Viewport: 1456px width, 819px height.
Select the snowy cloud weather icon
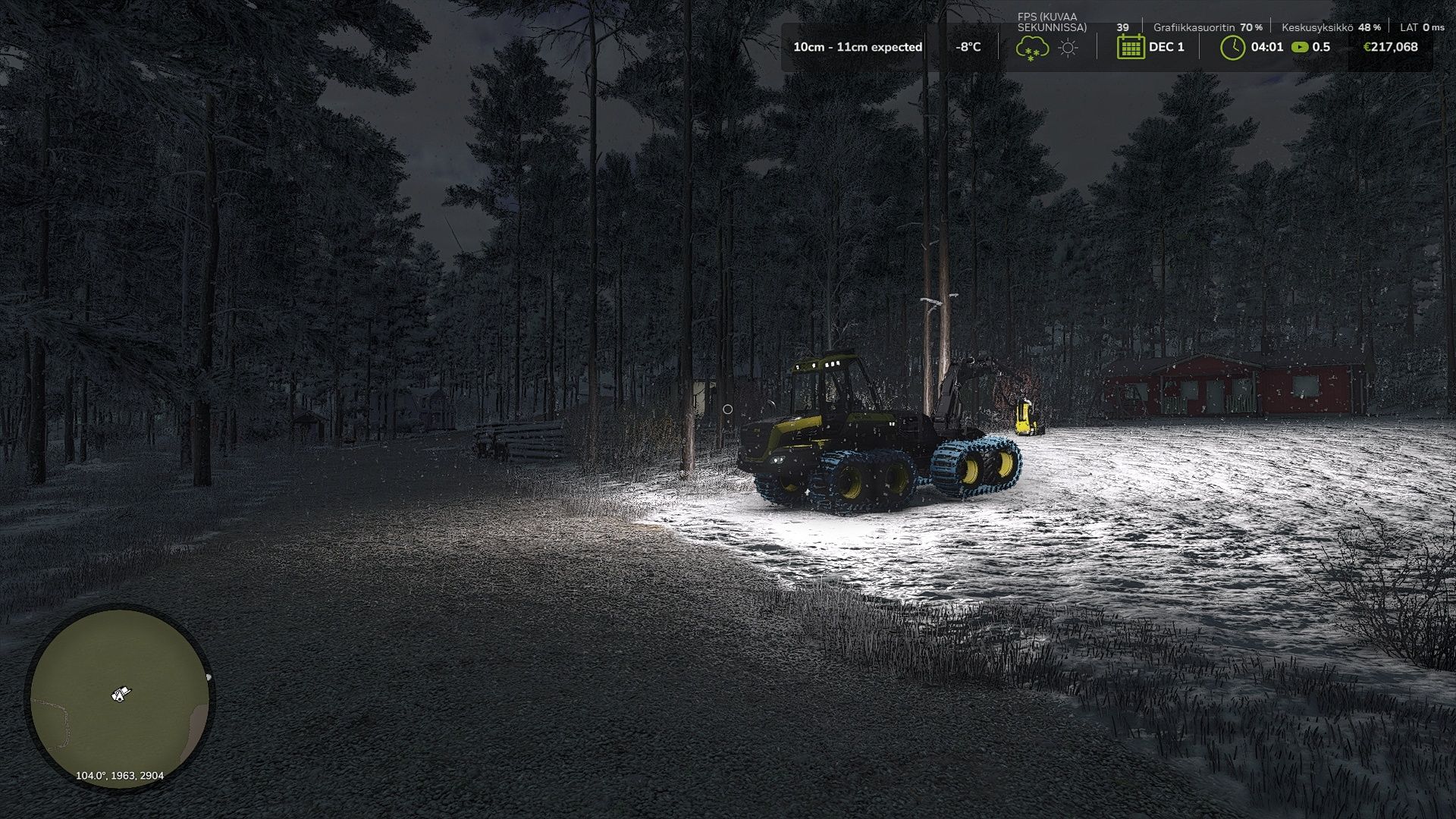pos(1032,48)
